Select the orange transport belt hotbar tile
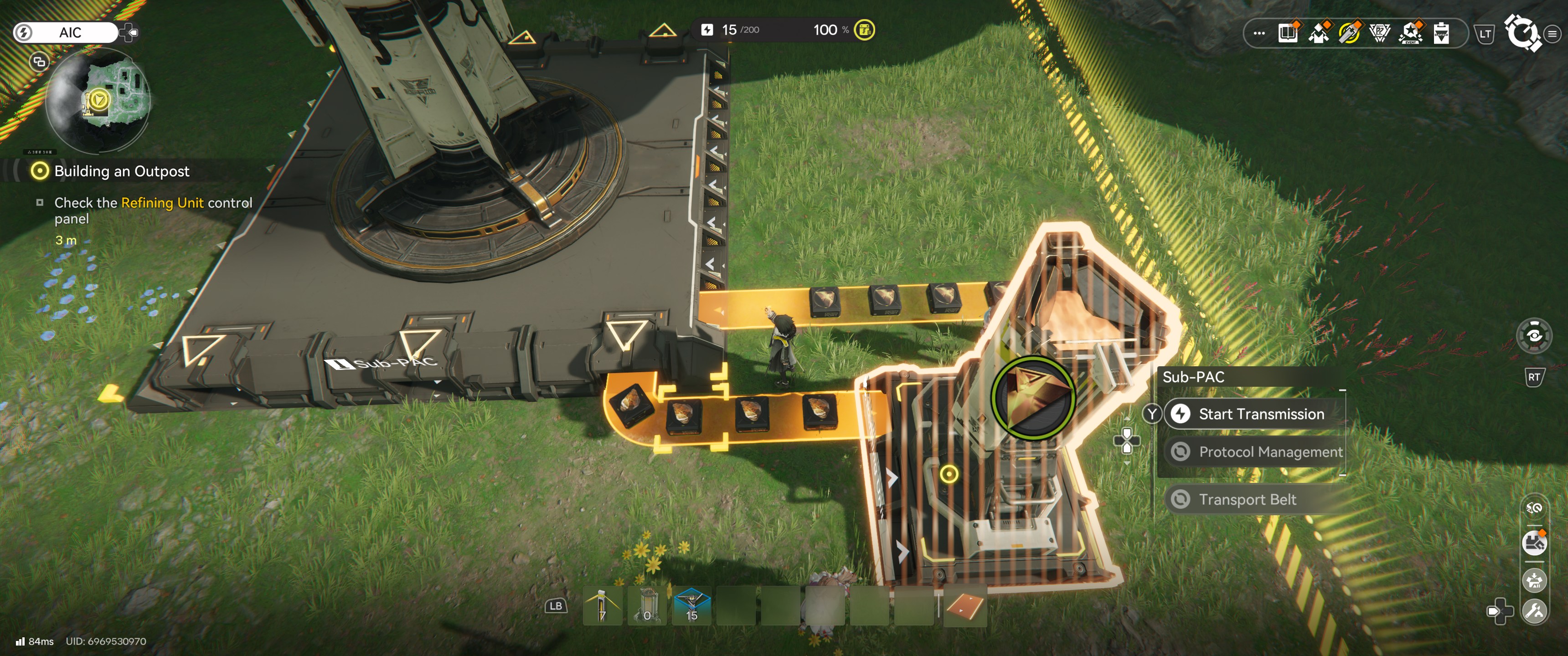The width and height of the screenshot is (1568, 656). (965, 606)
